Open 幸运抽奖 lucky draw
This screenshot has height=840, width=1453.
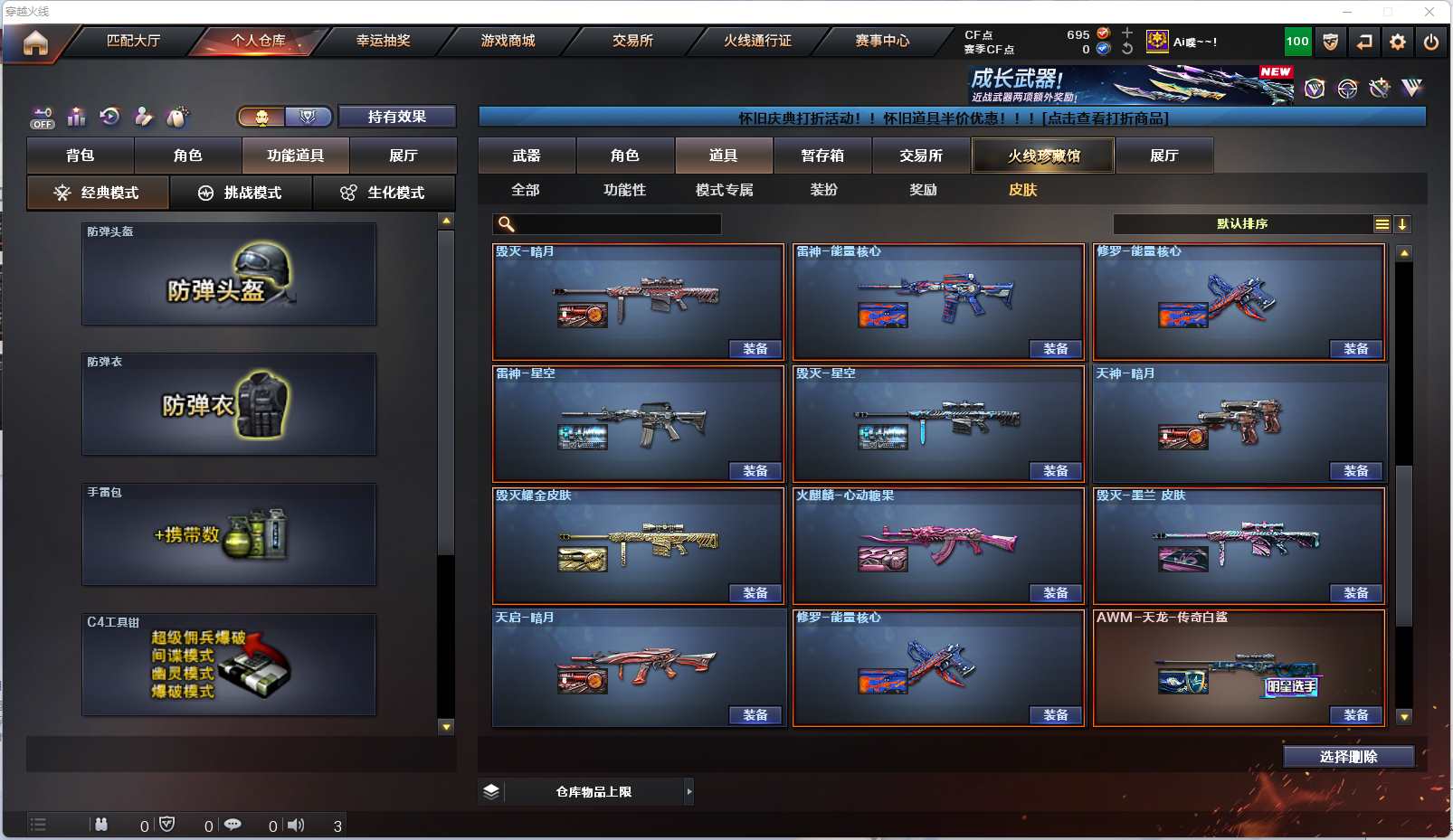point(383,41)
